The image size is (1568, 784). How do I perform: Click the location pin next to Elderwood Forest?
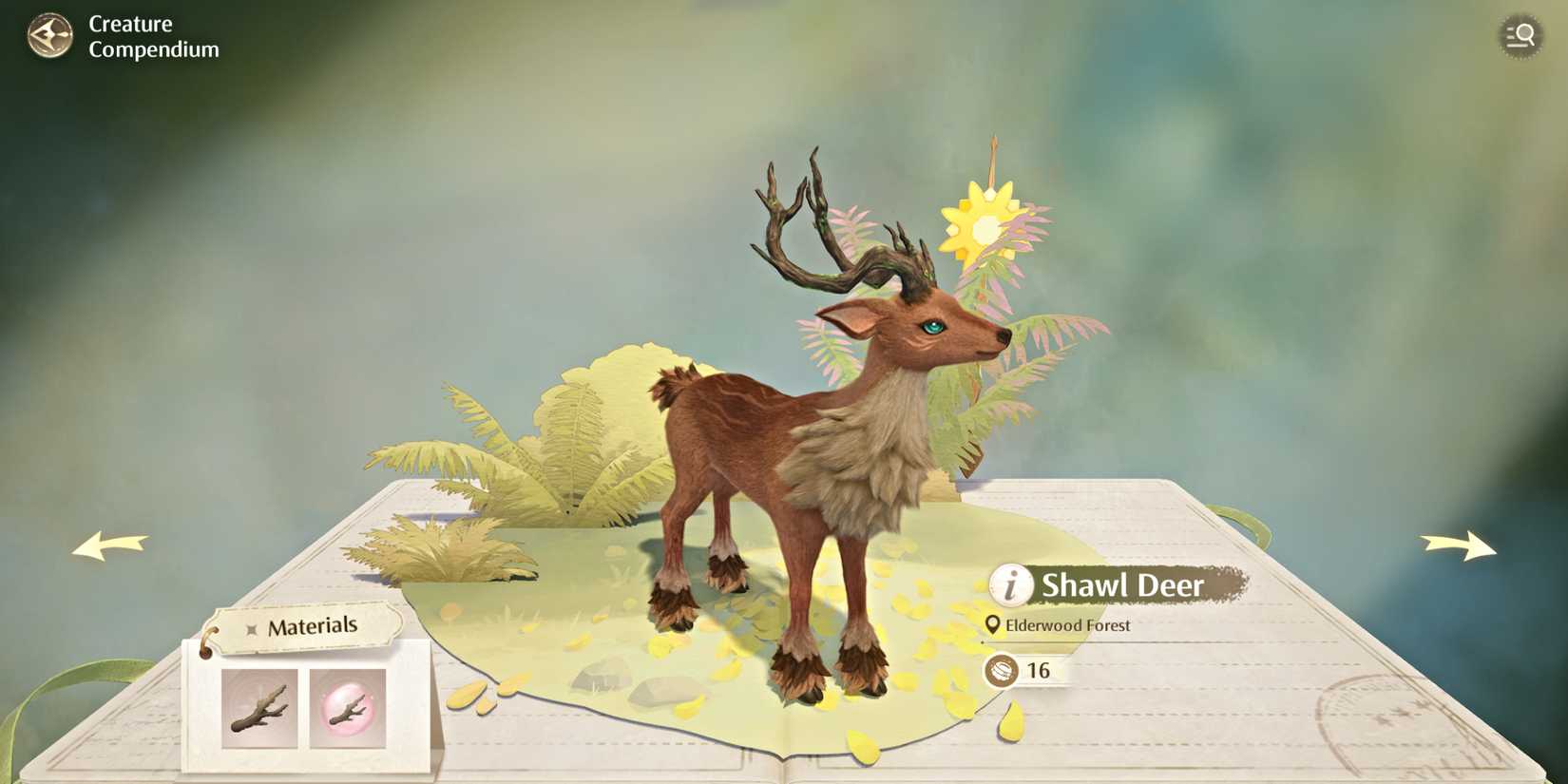(992, 625)
